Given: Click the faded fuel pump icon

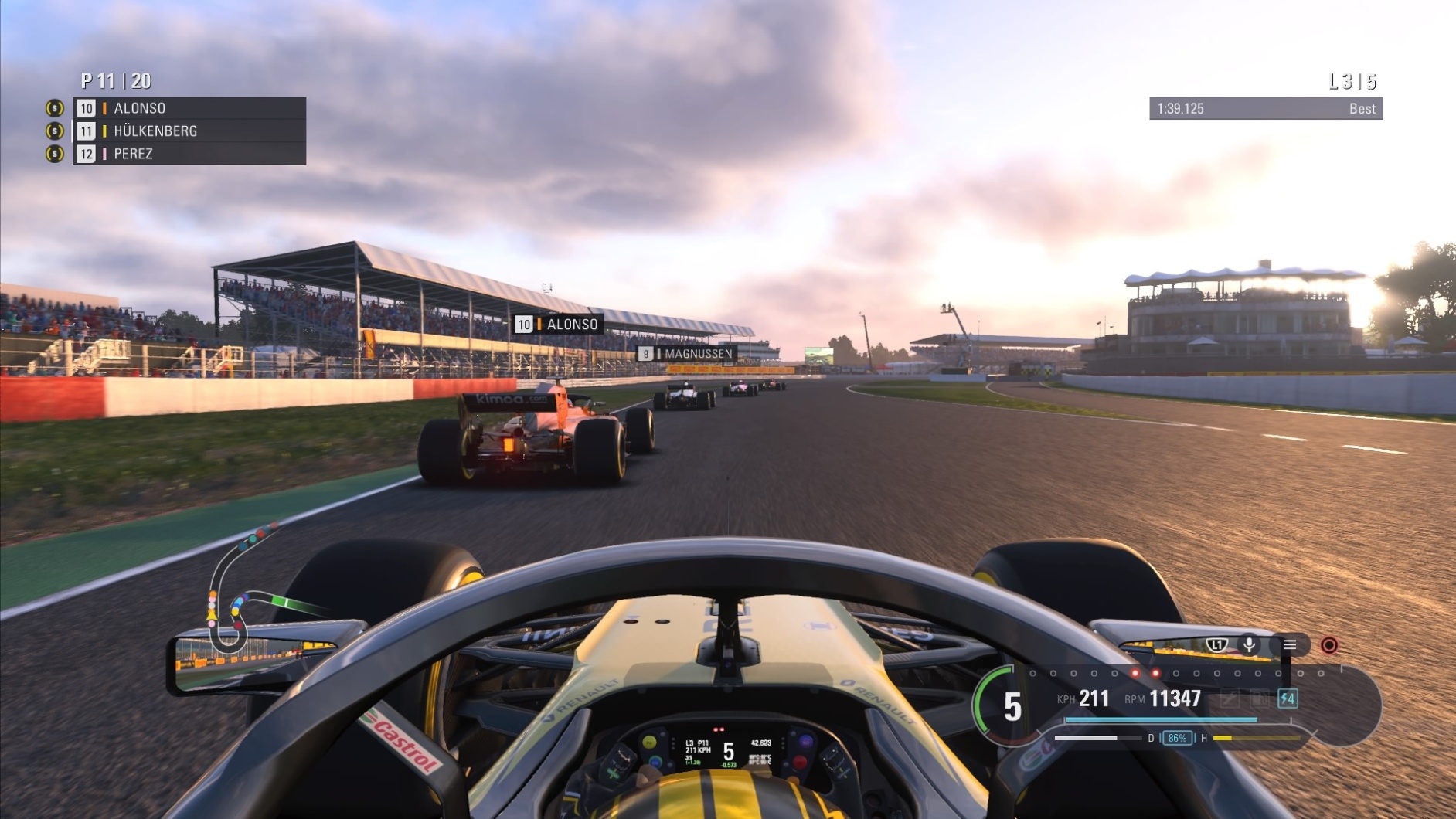Looking at the screenshot, I should click(1259, 699).
